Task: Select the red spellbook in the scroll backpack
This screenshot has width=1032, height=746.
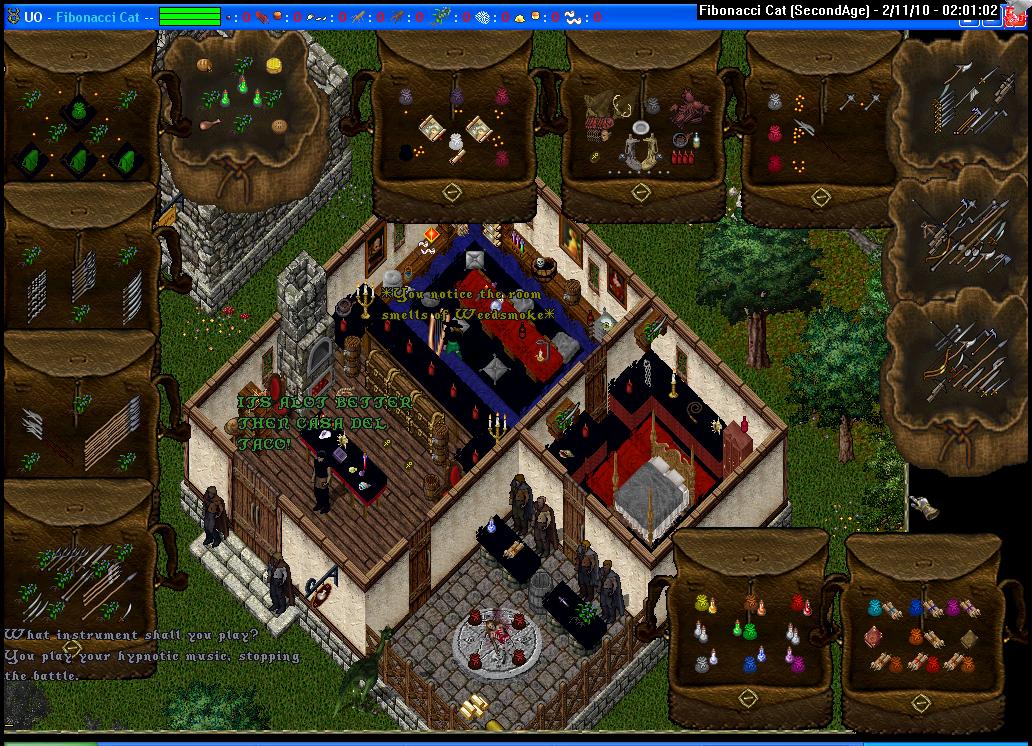Action: pos(873,635)
